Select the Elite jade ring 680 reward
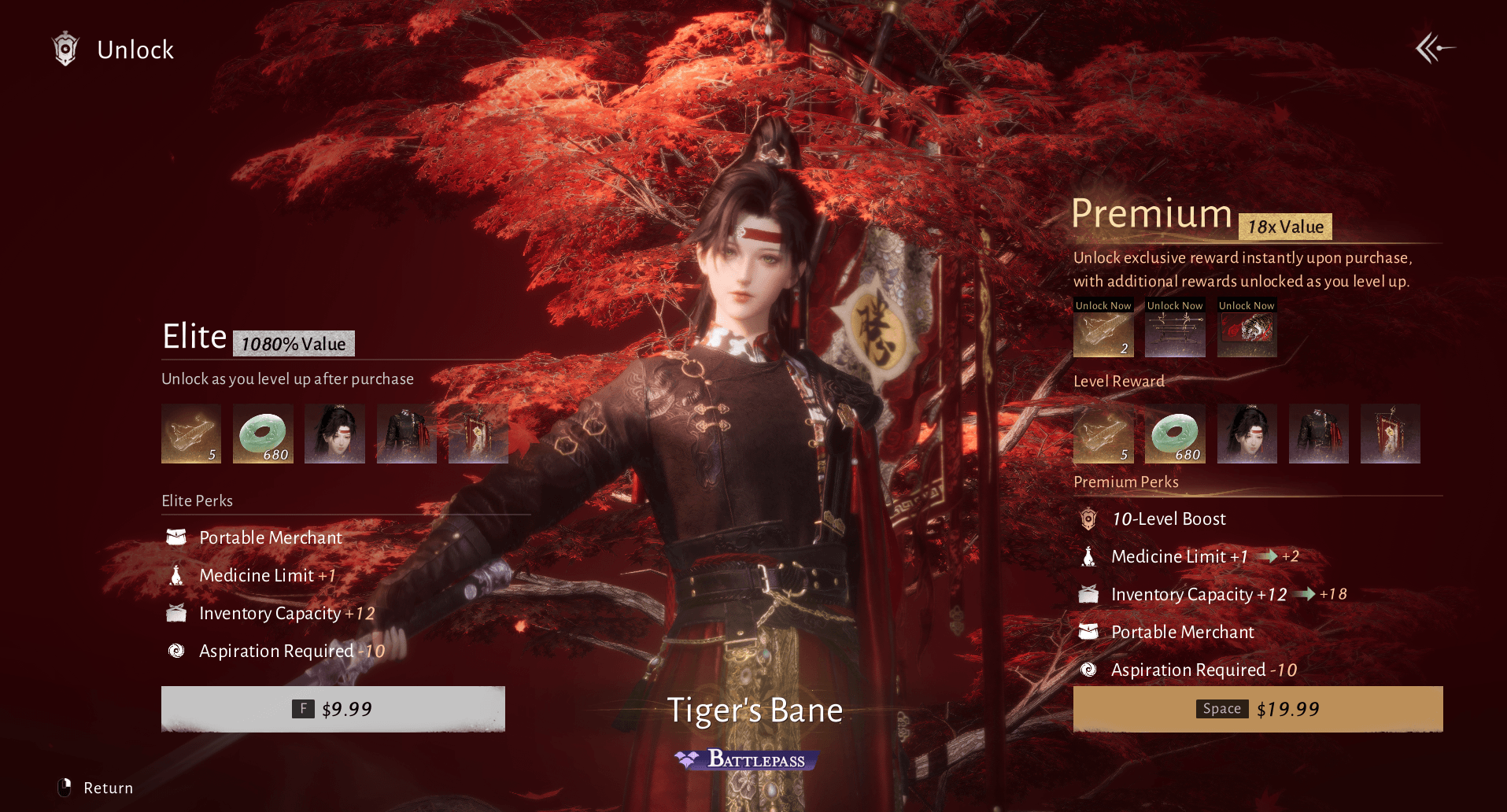Image resolution: width=1507 pixels, height=812 pixels. tap(264, 434)
